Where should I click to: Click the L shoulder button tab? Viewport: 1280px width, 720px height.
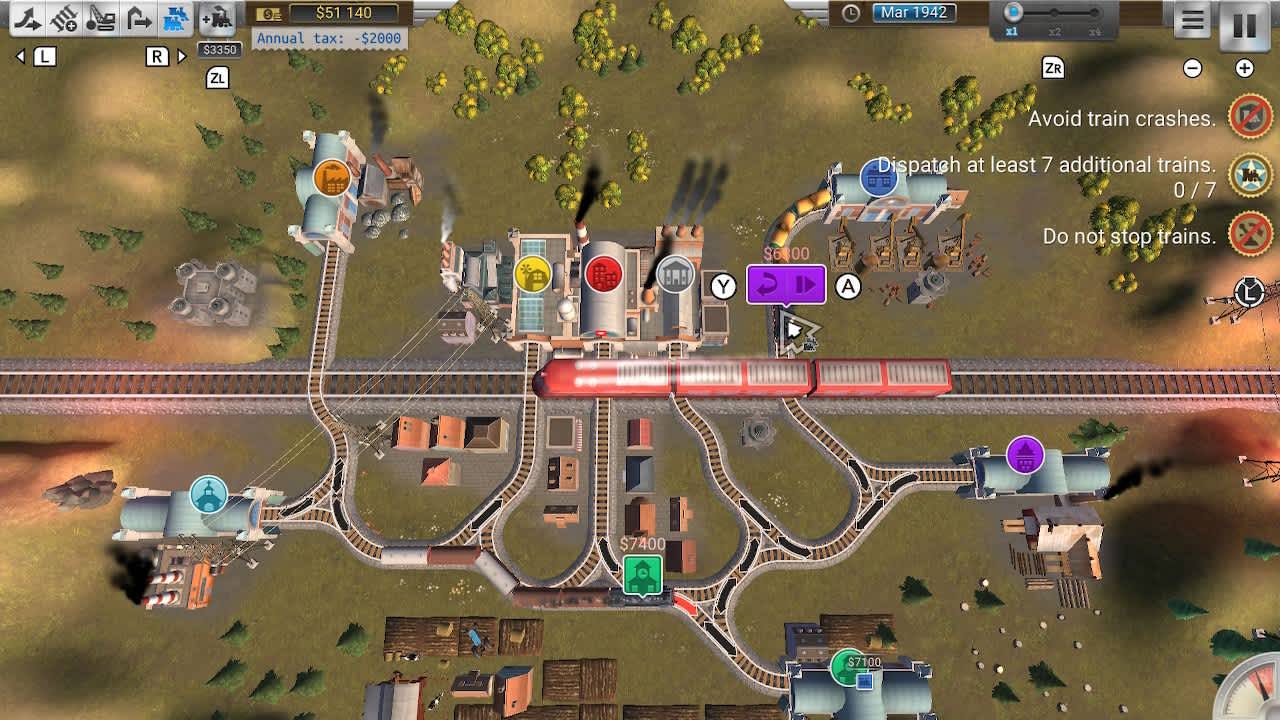(44, 57)
